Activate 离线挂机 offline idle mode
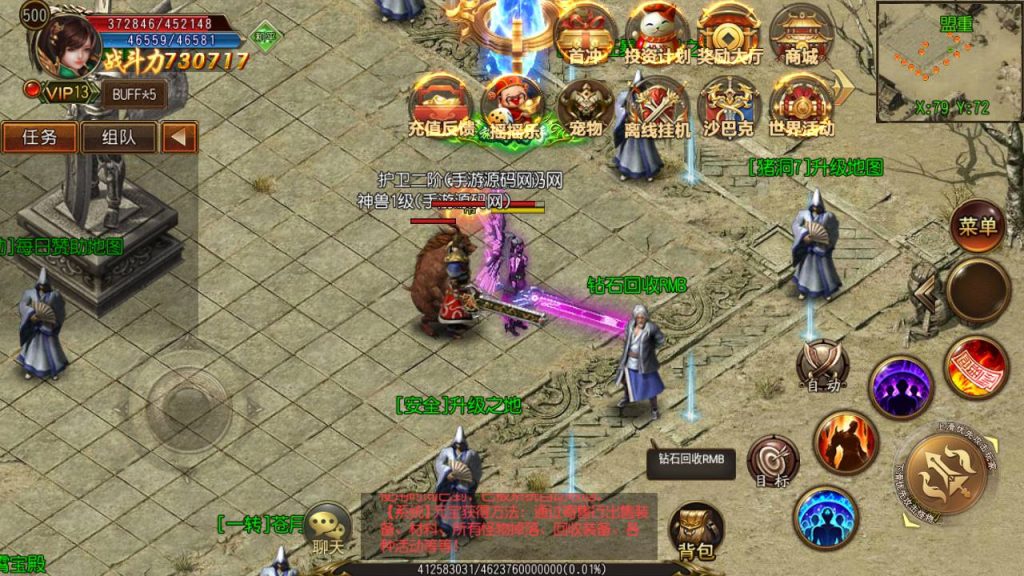The image size is (1024, 576). pyautogui.click(x=657, y=106)
